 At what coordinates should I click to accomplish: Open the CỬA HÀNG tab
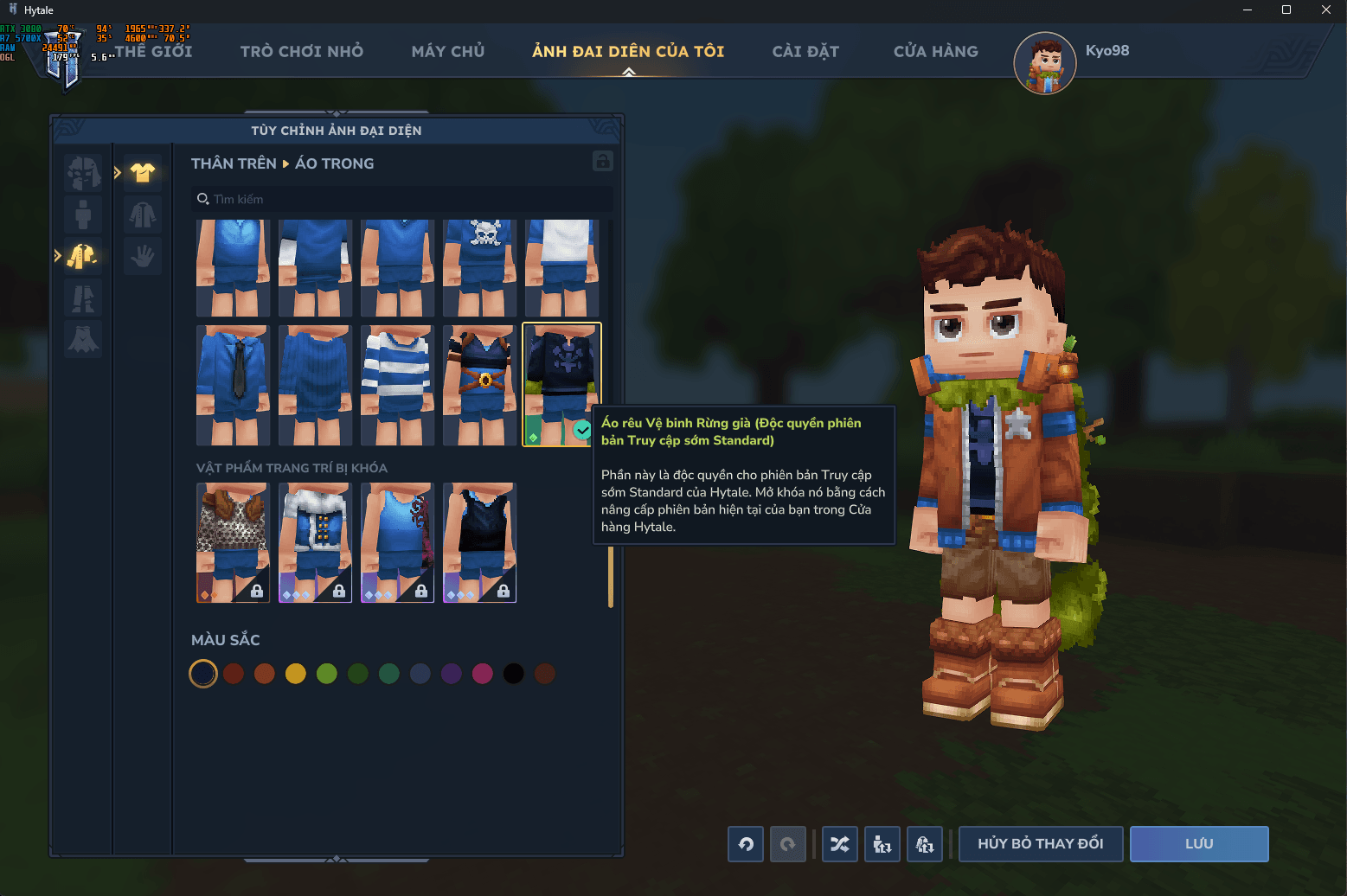tap(936, 51)
